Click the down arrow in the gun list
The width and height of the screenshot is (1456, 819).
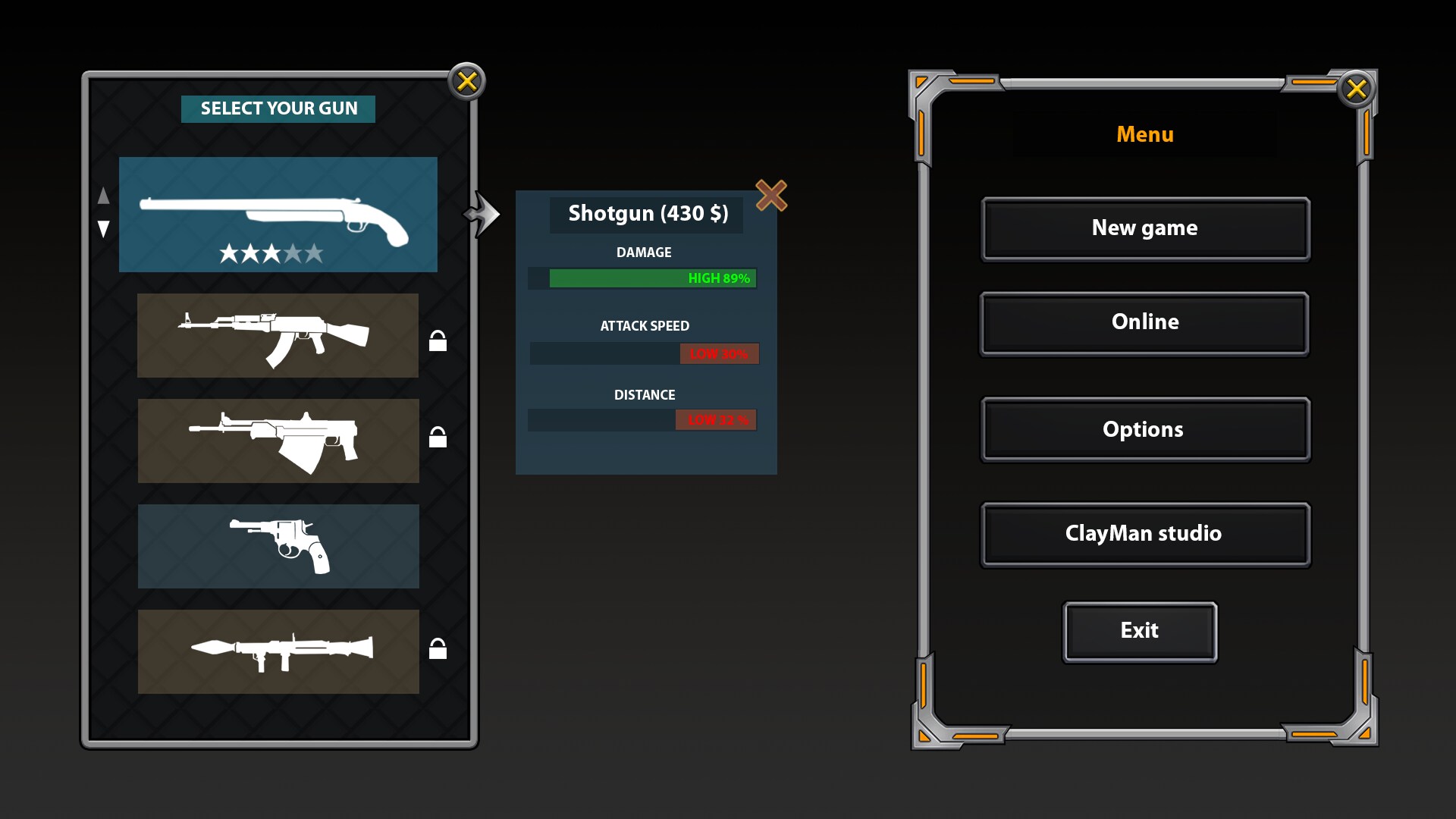pyautogui.click(x=104, y=229)
